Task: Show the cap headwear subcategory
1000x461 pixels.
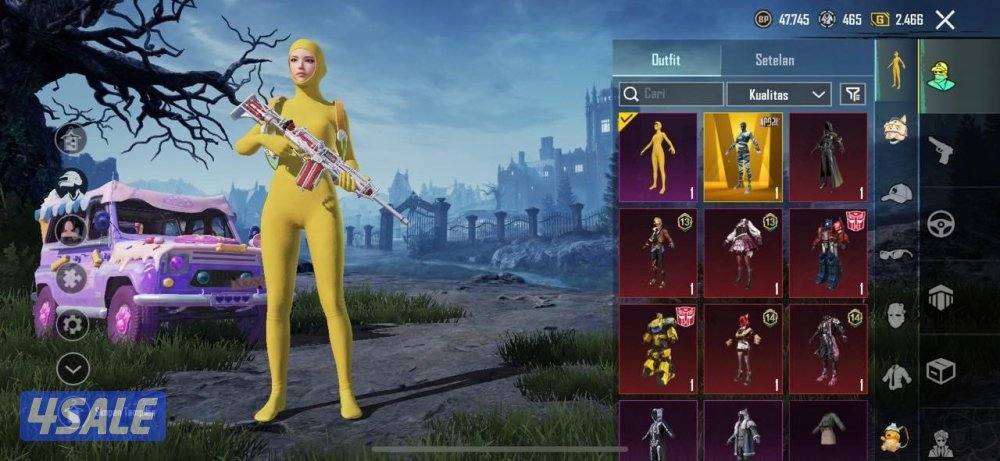Action: 896,192
